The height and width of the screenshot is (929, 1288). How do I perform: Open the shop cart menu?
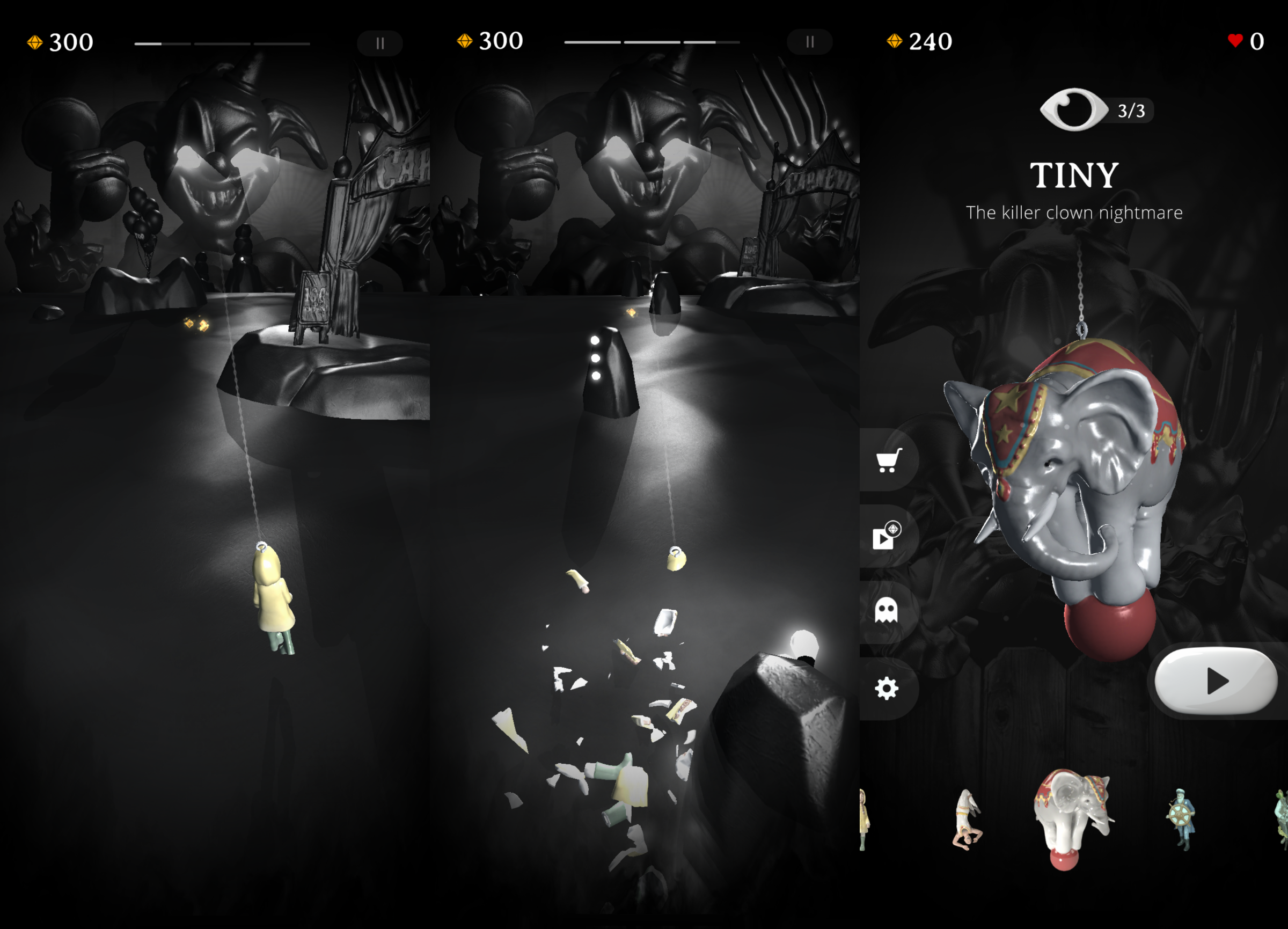(888, 460)
